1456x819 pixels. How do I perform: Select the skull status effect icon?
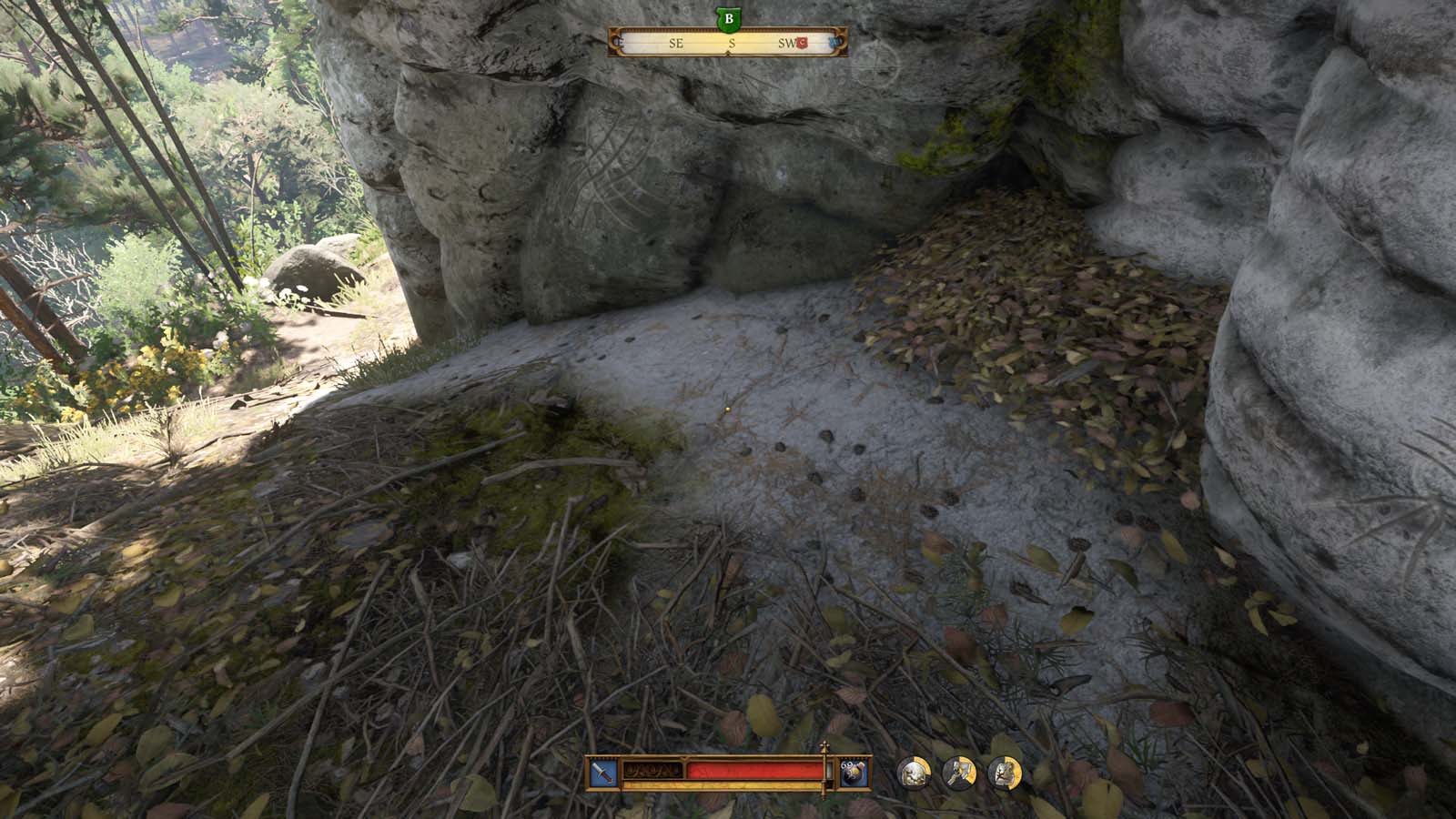(x=913, y=773)
